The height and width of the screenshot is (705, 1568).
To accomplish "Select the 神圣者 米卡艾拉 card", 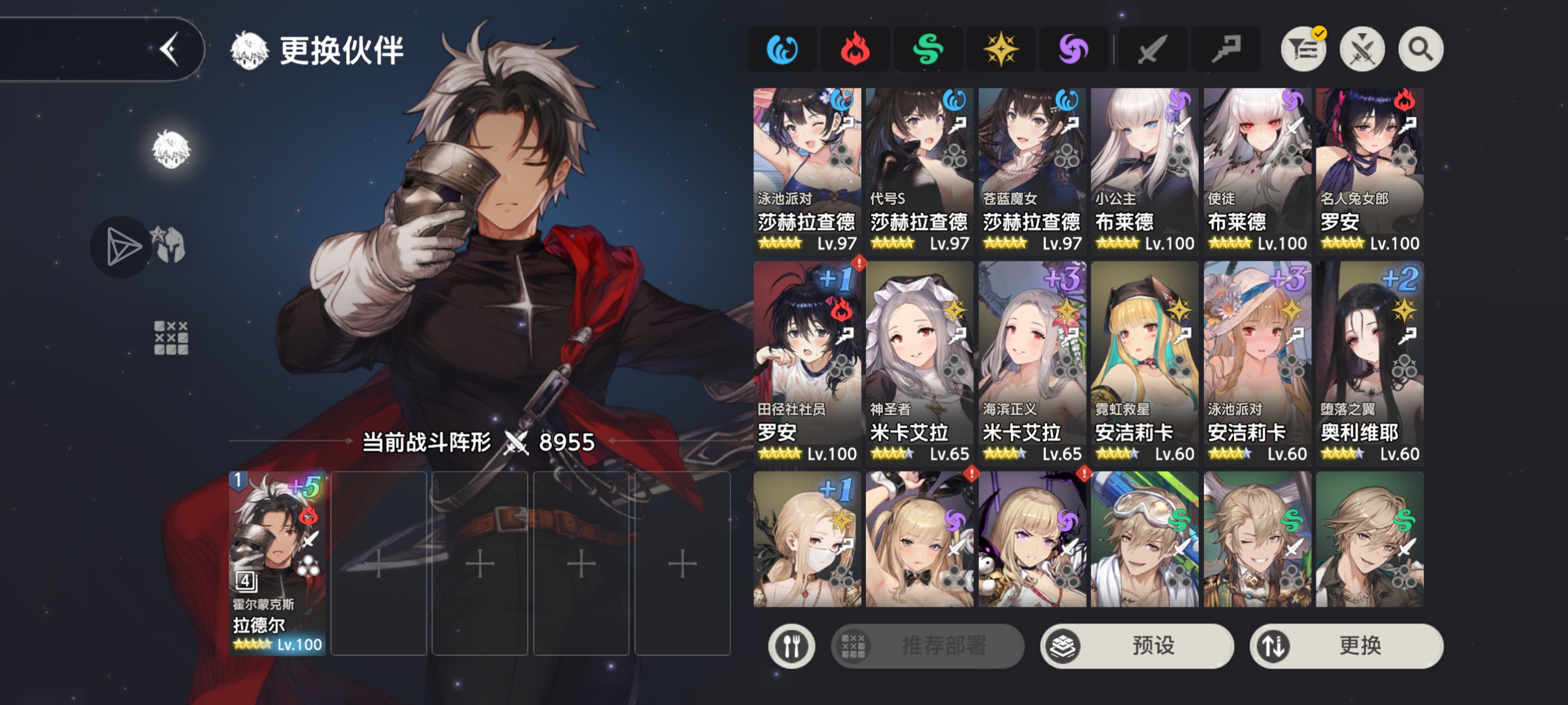I will click(919, 362).
